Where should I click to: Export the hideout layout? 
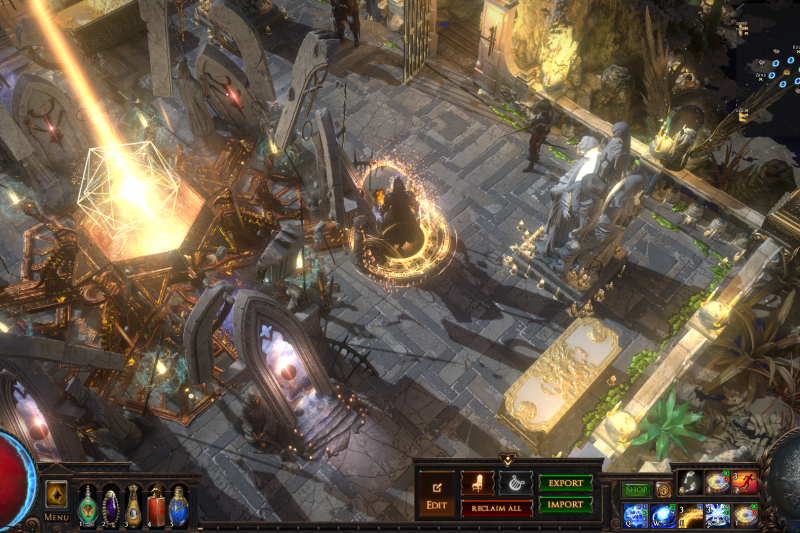click(566, 483)
